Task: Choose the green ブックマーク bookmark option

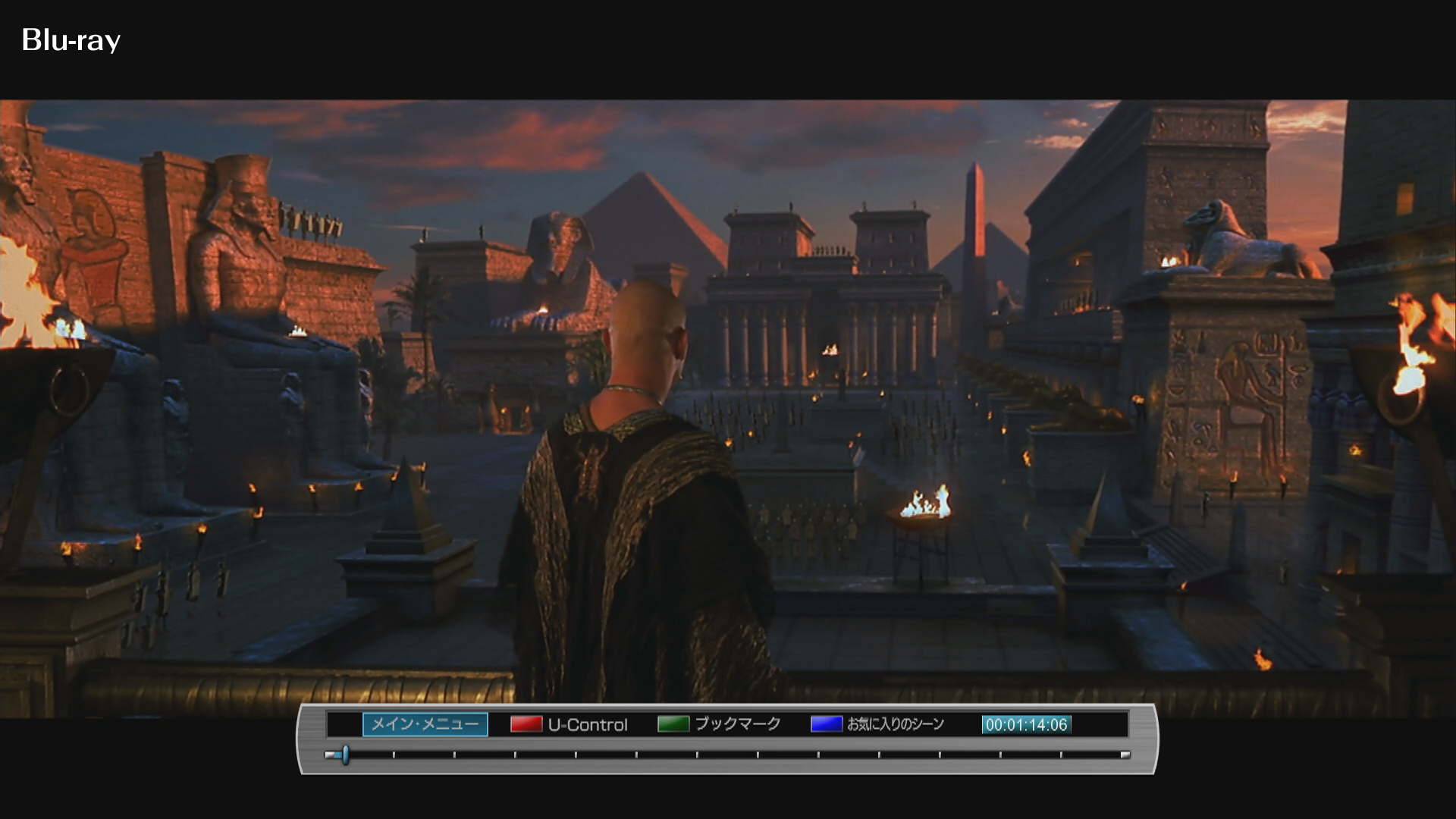Action: click(x=719, y=724)
